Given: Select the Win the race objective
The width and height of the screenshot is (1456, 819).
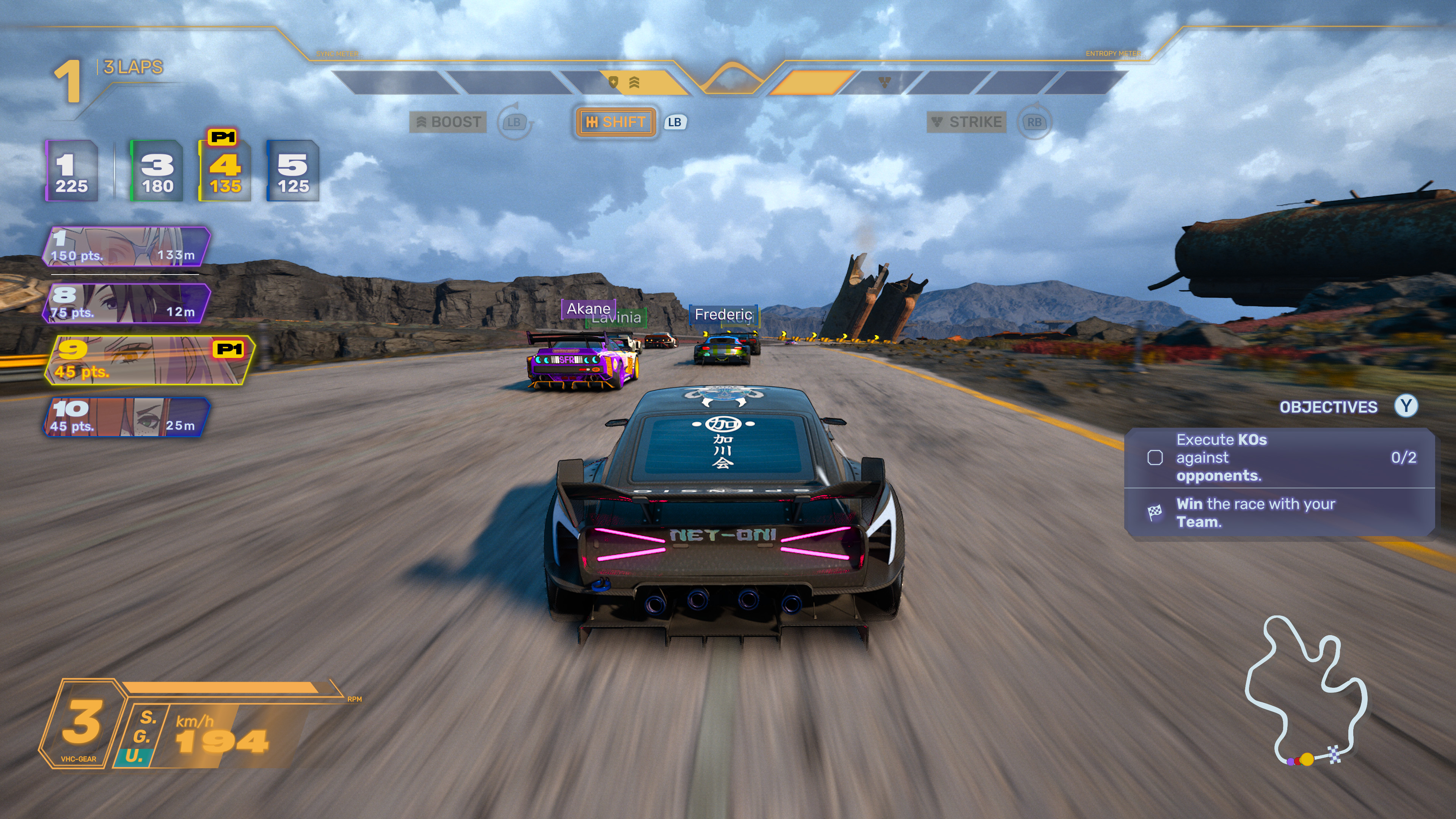Looking at the screenshot, I should coord(1255,513).
